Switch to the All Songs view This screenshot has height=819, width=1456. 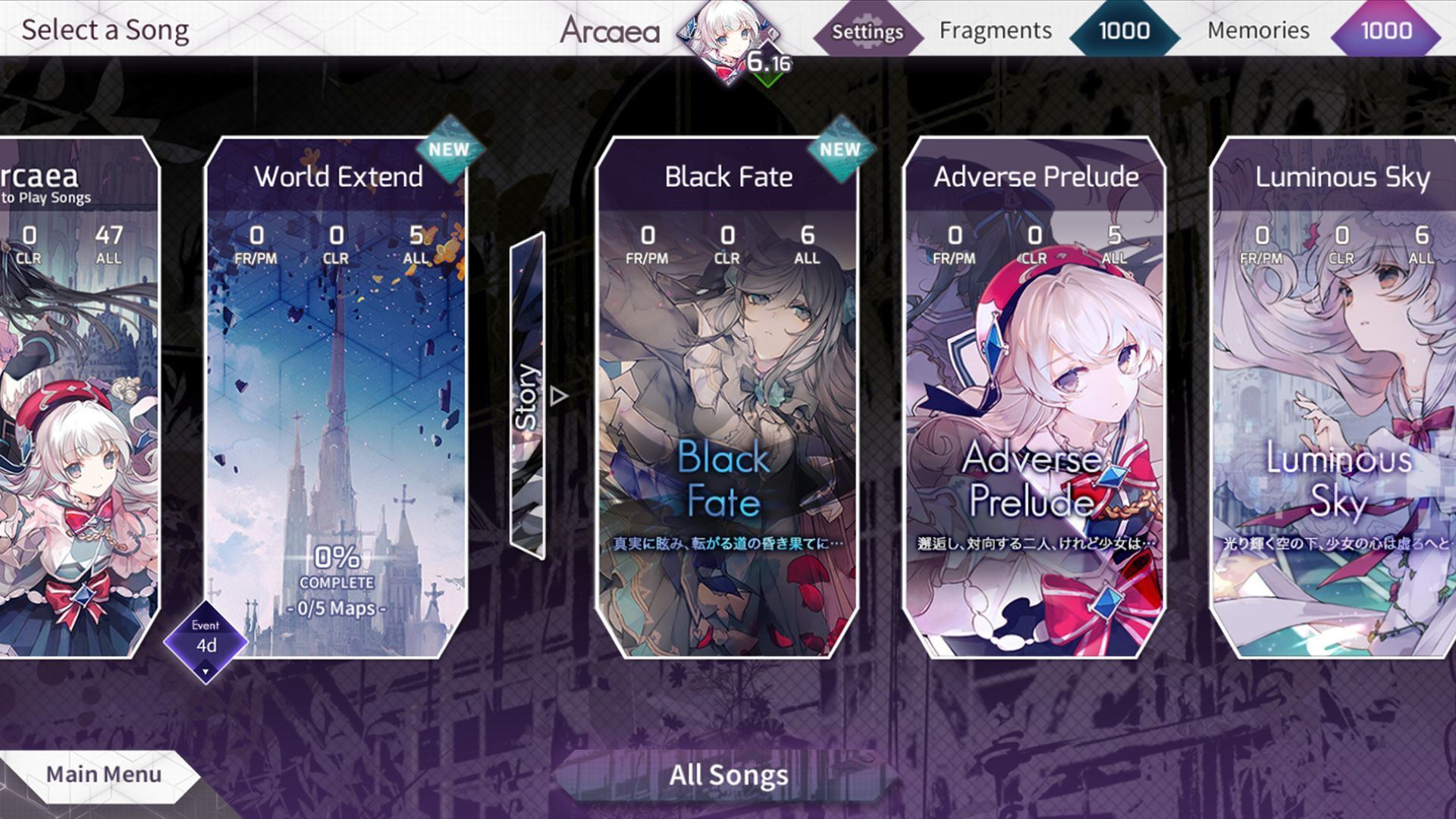(727, 774)
